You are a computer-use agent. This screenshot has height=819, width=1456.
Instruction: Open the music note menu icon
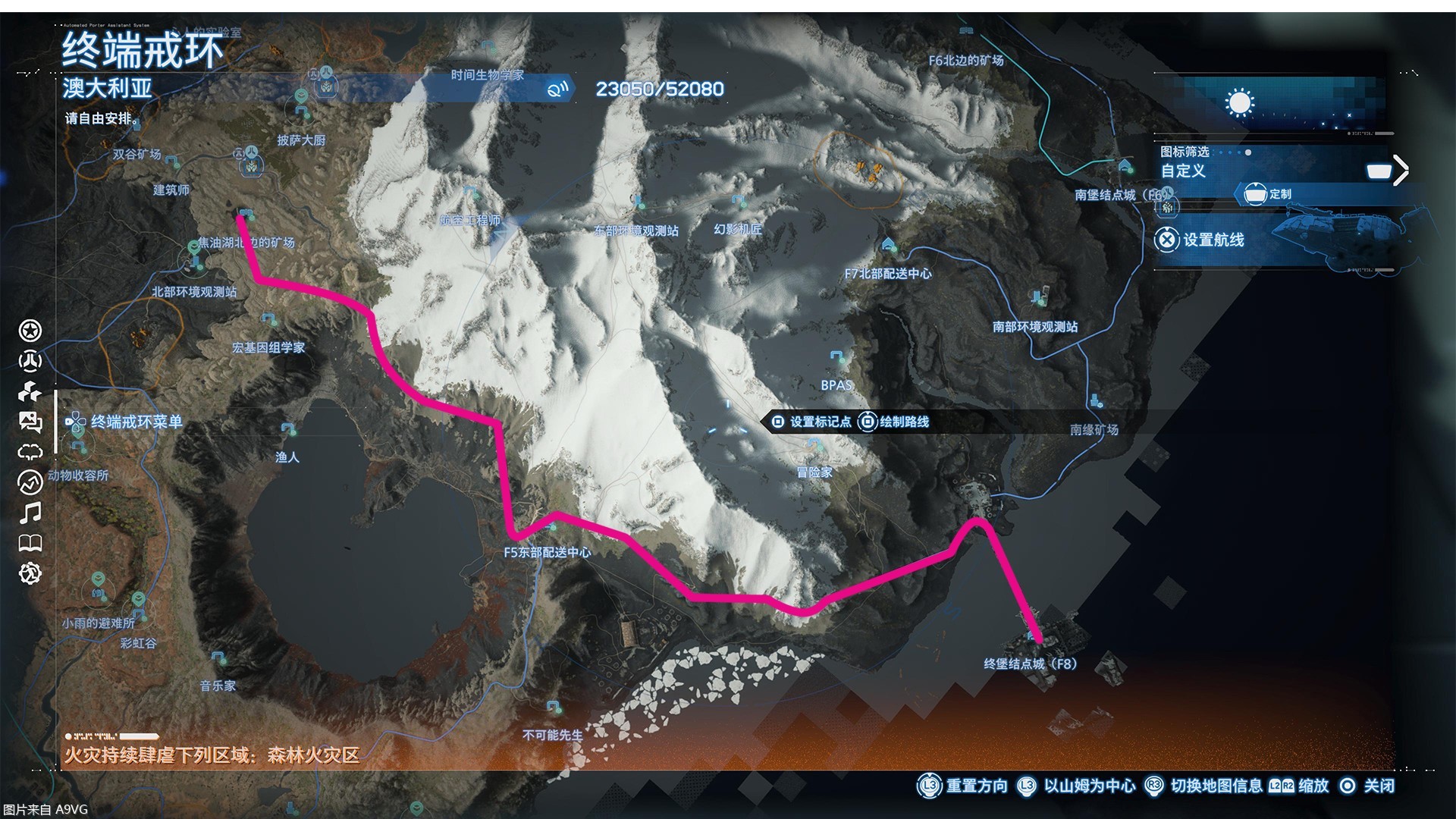point(30,513)
